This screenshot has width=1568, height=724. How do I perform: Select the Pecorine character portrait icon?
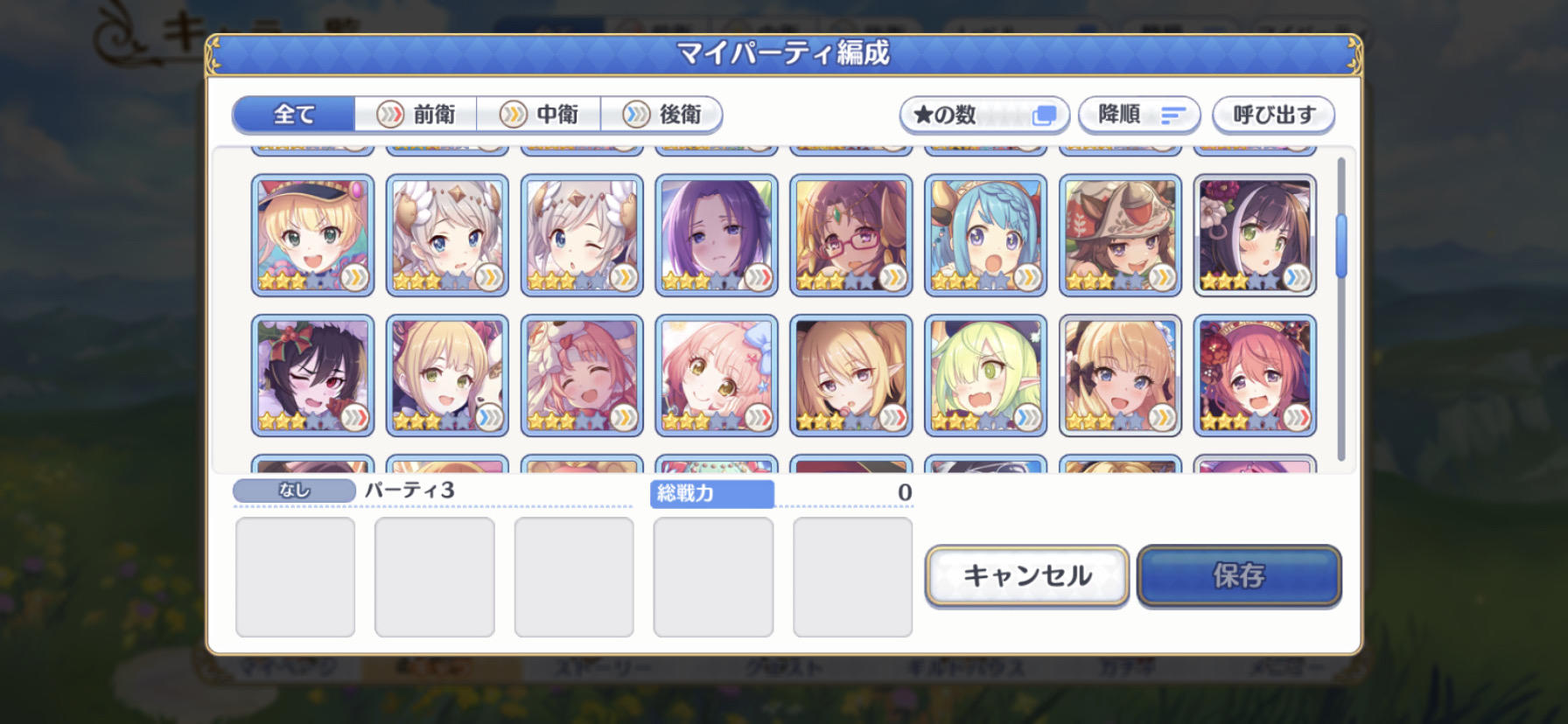pos(1121,374)
